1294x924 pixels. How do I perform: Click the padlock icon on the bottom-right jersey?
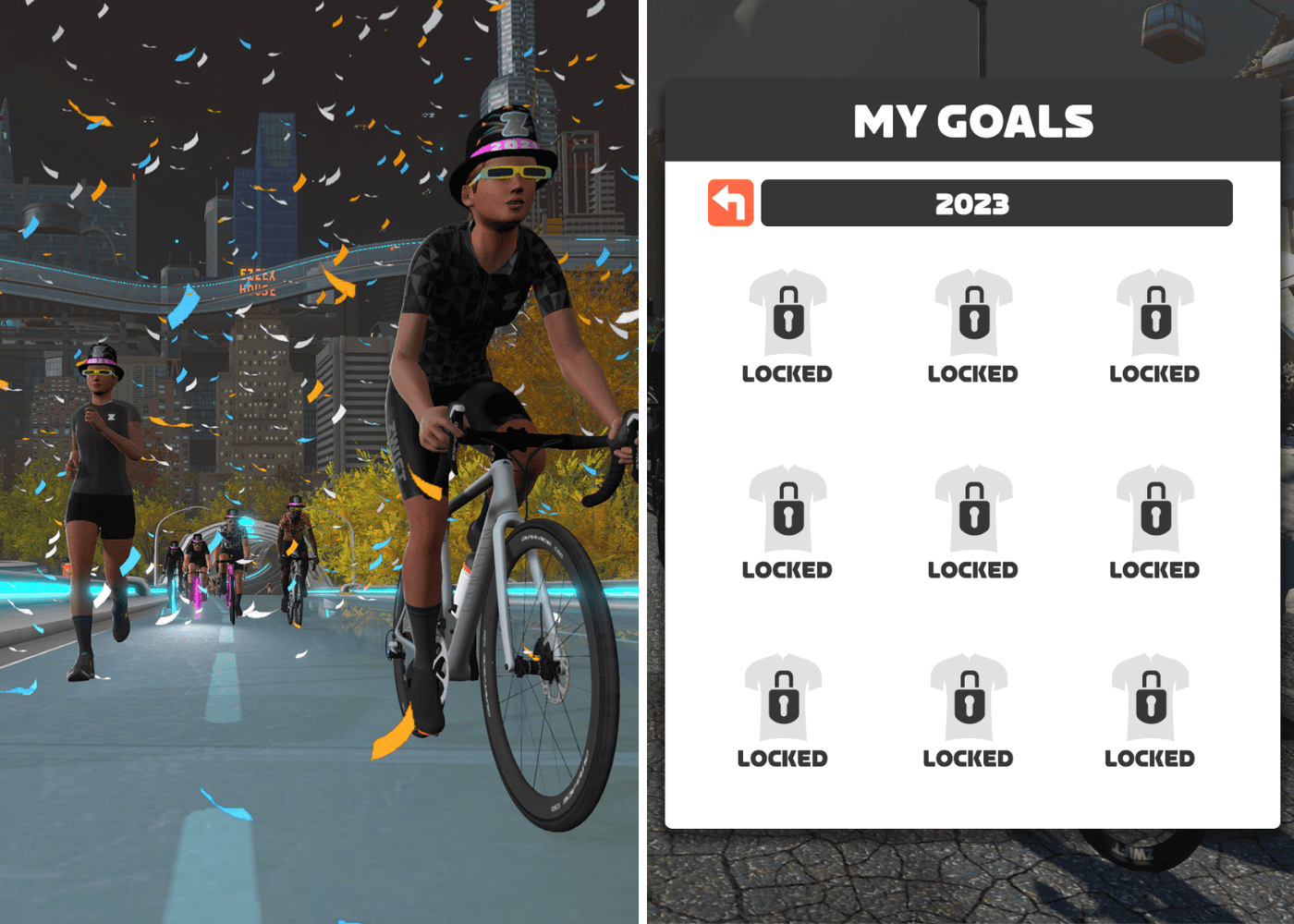(x=1149, y=700)
